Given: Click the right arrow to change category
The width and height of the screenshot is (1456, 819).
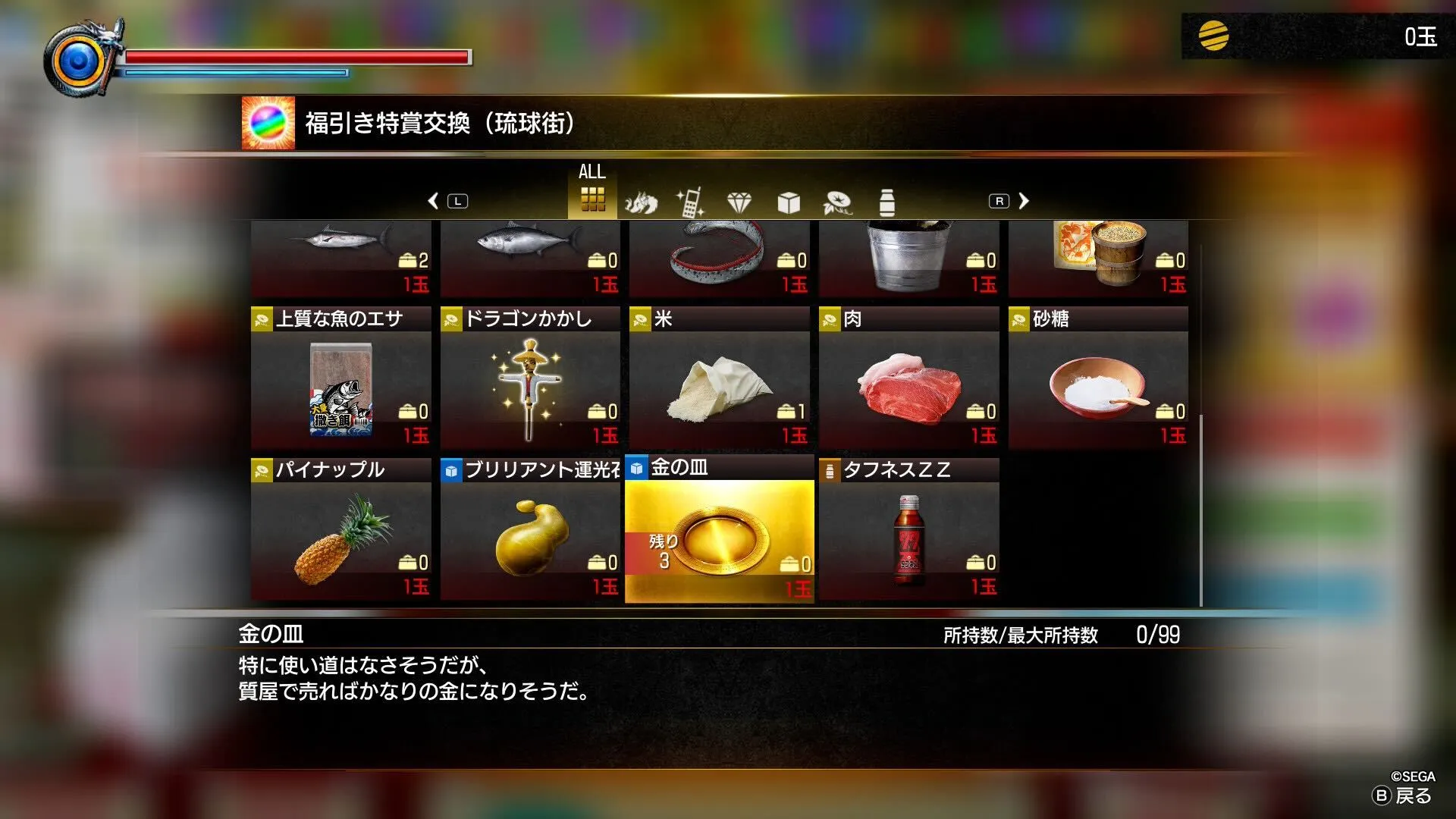Looking at the screenshot, I should [x=1024, y=200].
